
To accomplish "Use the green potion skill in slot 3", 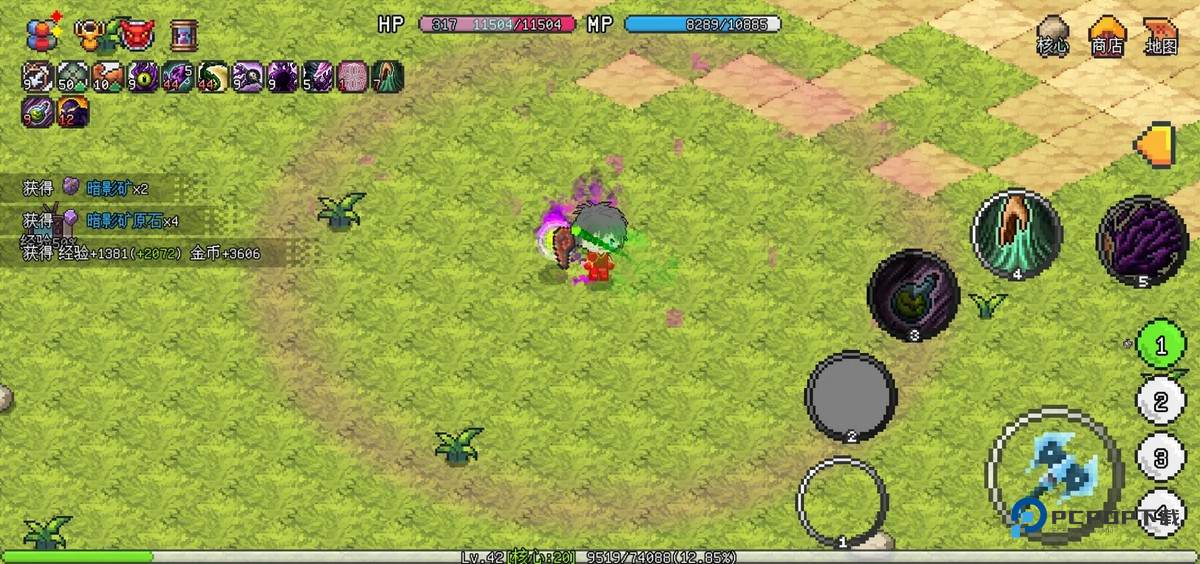I will click(x=913, y=295).
